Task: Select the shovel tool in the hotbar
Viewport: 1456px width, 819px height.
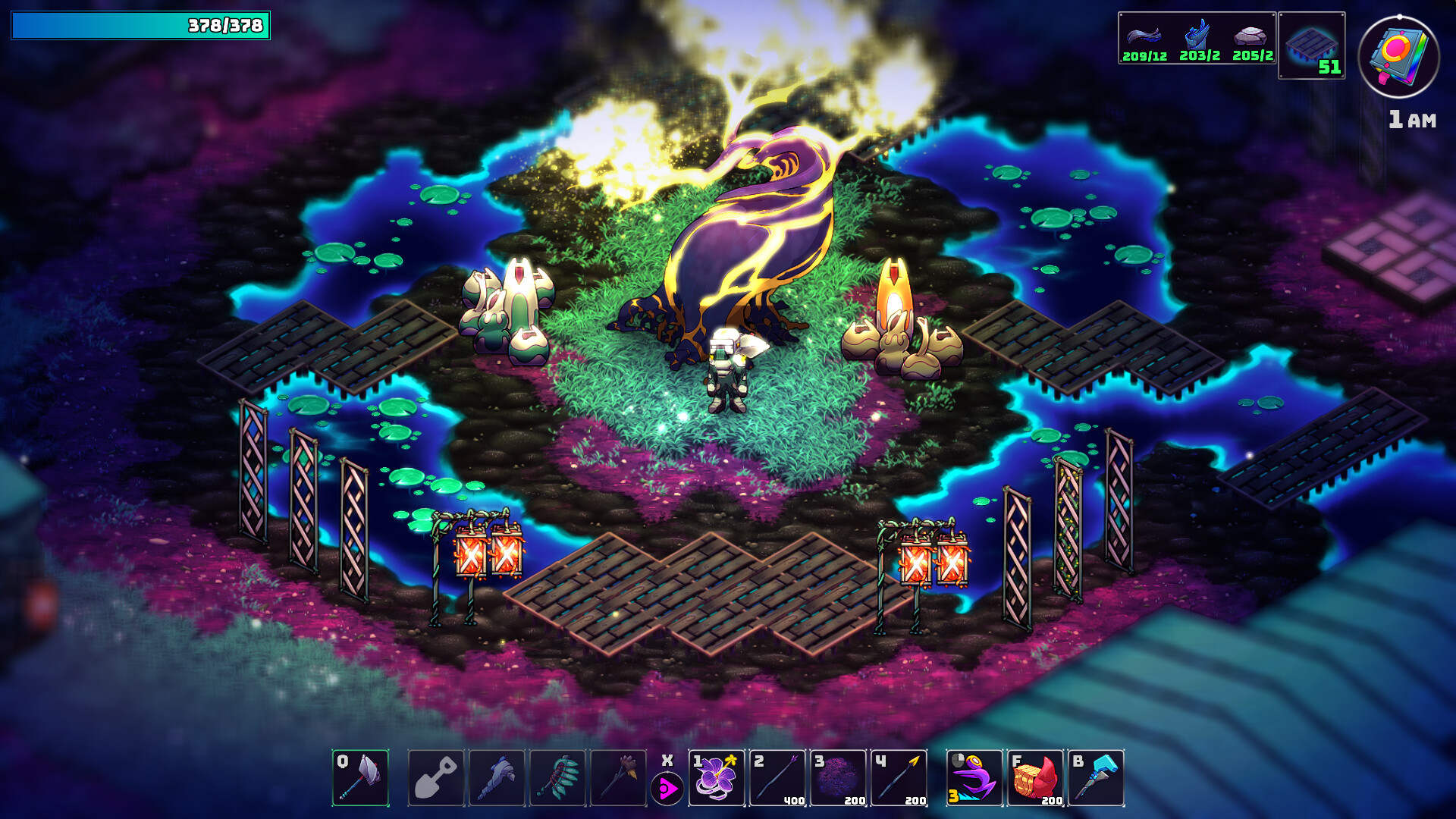Action: (x=437, y=783)
